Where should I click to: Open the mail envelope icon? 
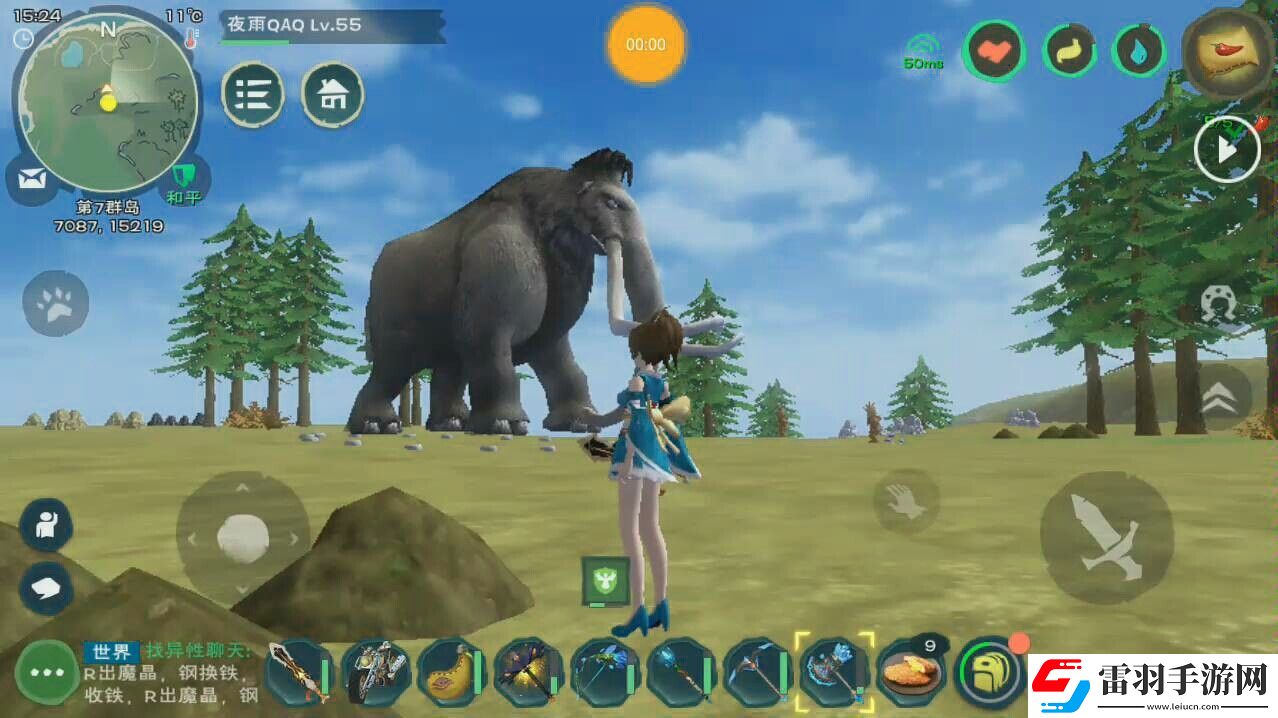[x=32, y=180]
